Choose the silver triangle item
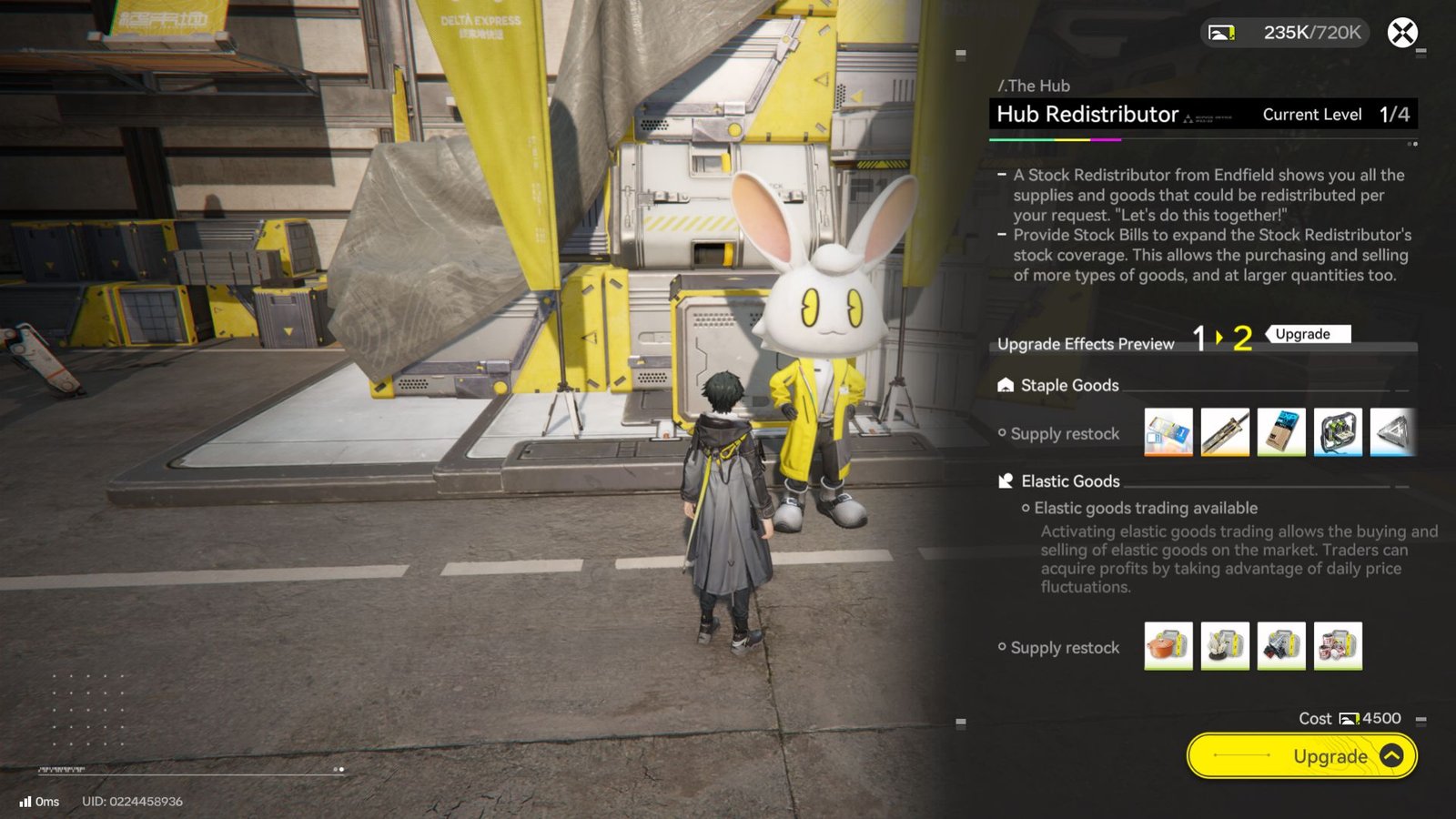 [1393, 432]
